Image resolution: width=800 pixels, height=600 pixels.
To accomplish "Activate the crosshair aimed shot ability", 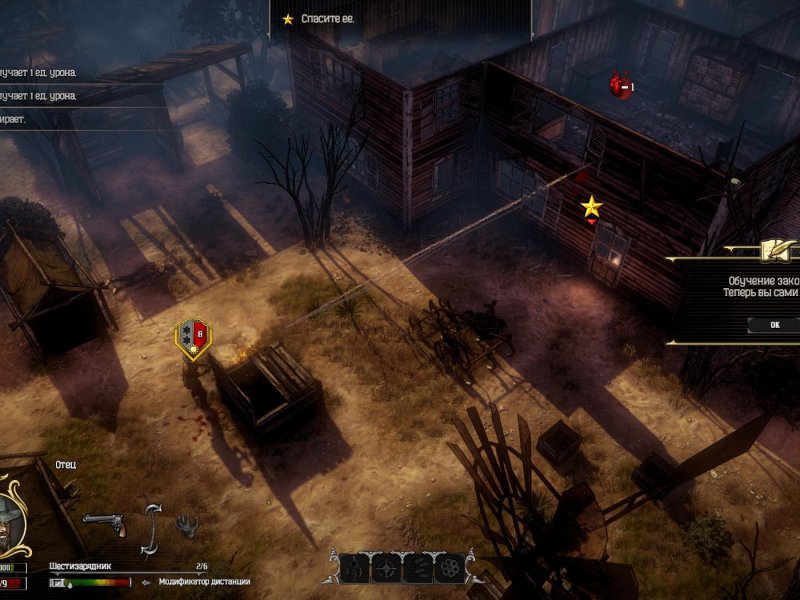I will click(x=385, y=568).
